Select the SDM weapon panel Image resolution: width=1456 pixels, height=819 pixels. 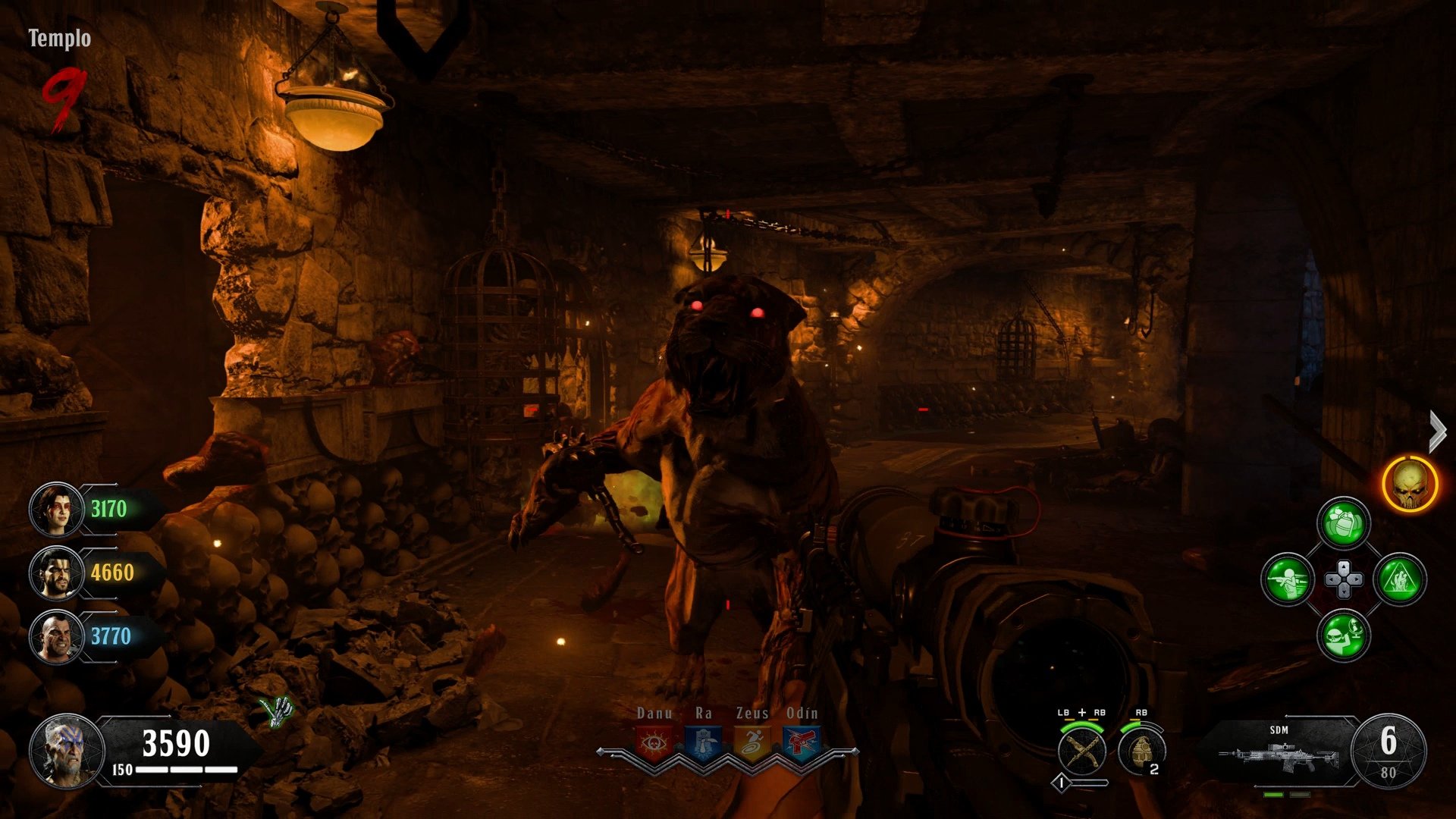[1280, 751]
